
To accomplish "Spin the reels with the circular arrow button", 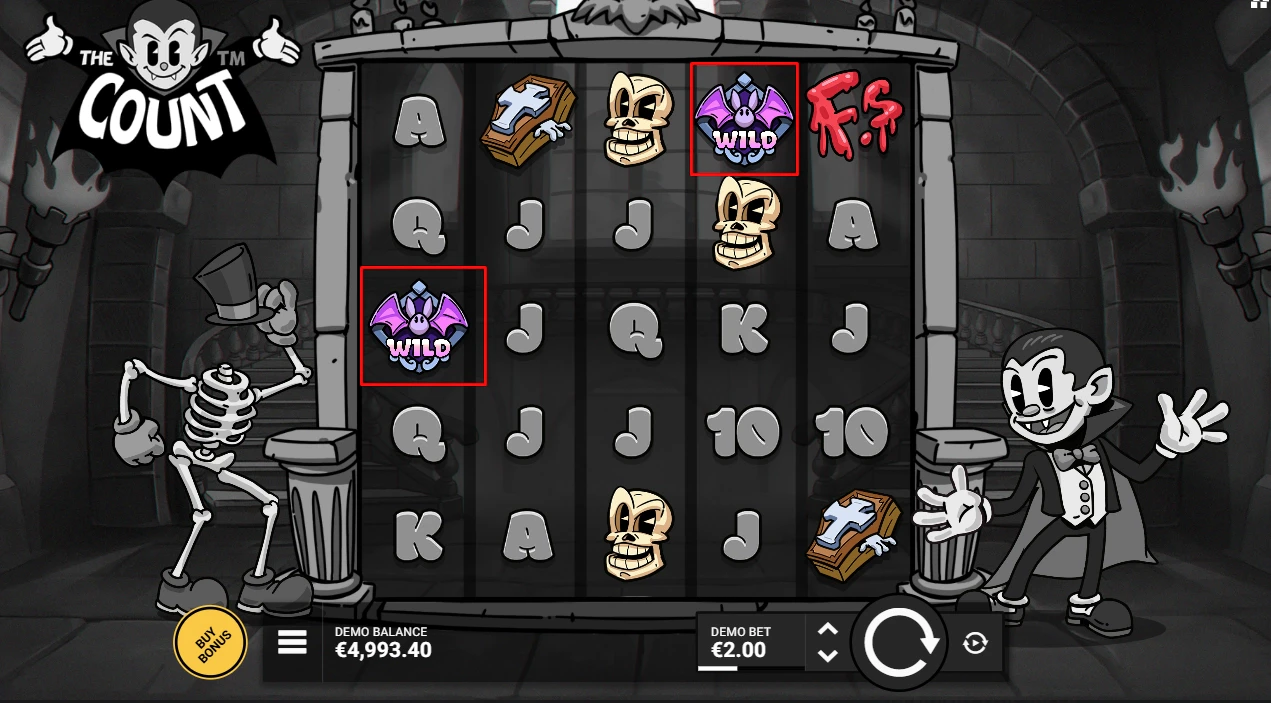I will [x=902, y=643].
